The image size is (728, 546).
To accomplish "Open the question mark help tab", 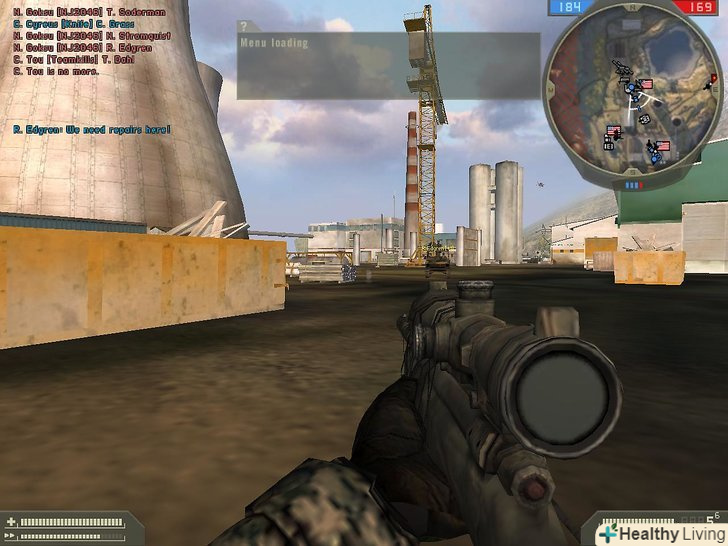I will pyautogui.click(x=243, y=26).
